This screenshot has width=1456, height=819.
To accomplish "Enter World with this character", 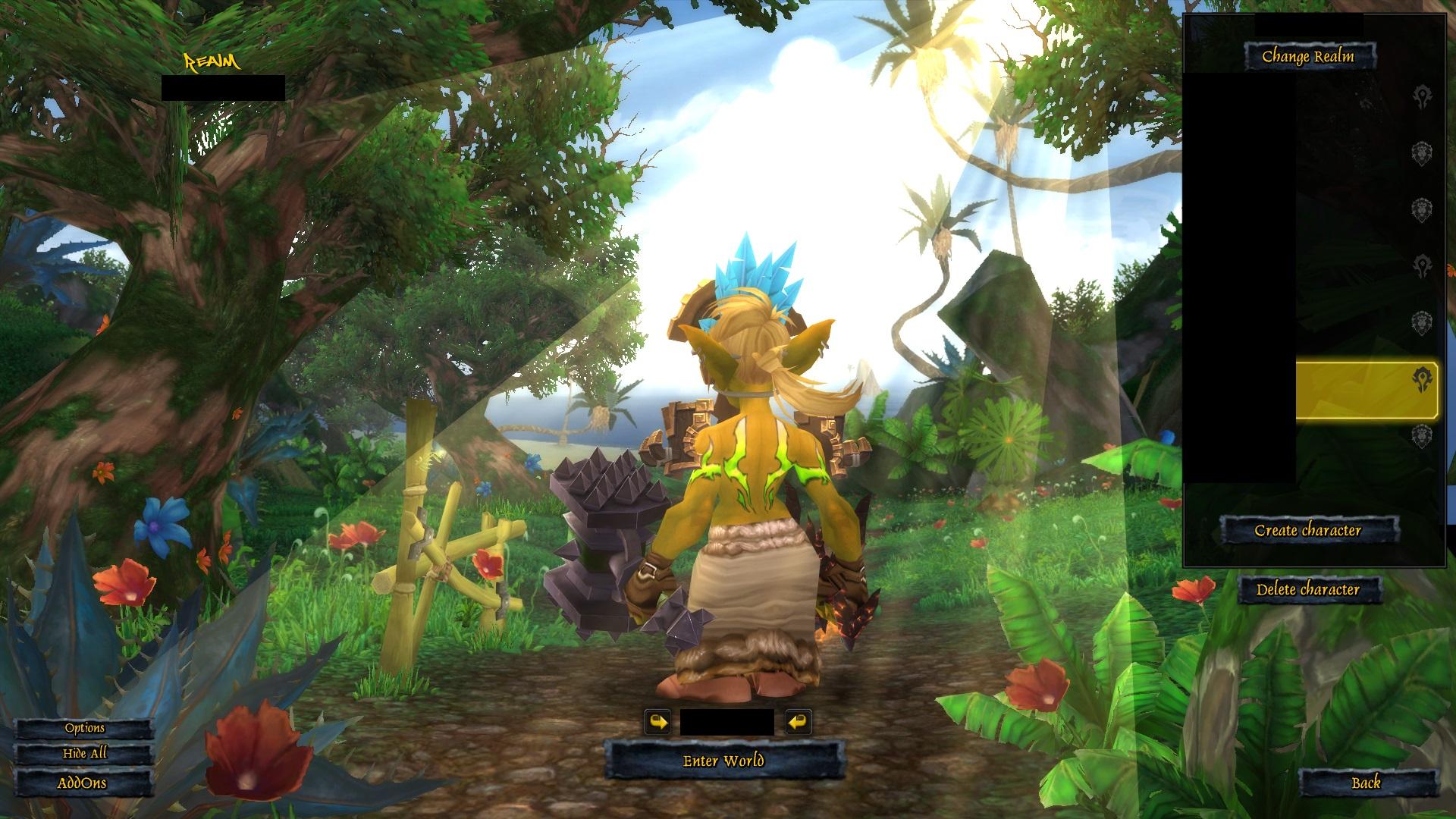I will pyautogui.click(x=723, y=761).
